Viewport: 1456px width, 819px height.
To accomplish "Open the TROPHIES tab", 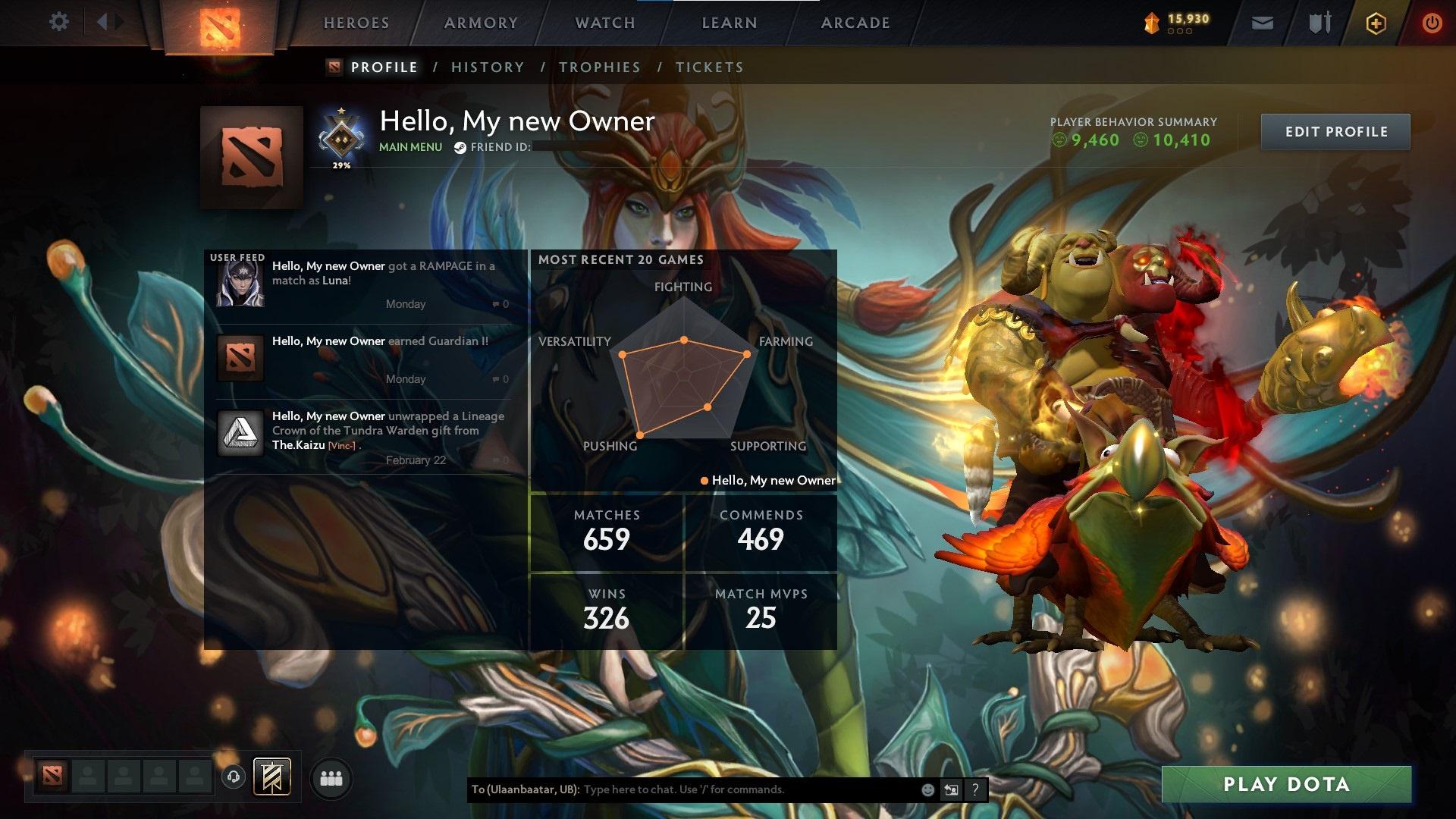I will 599,67.
